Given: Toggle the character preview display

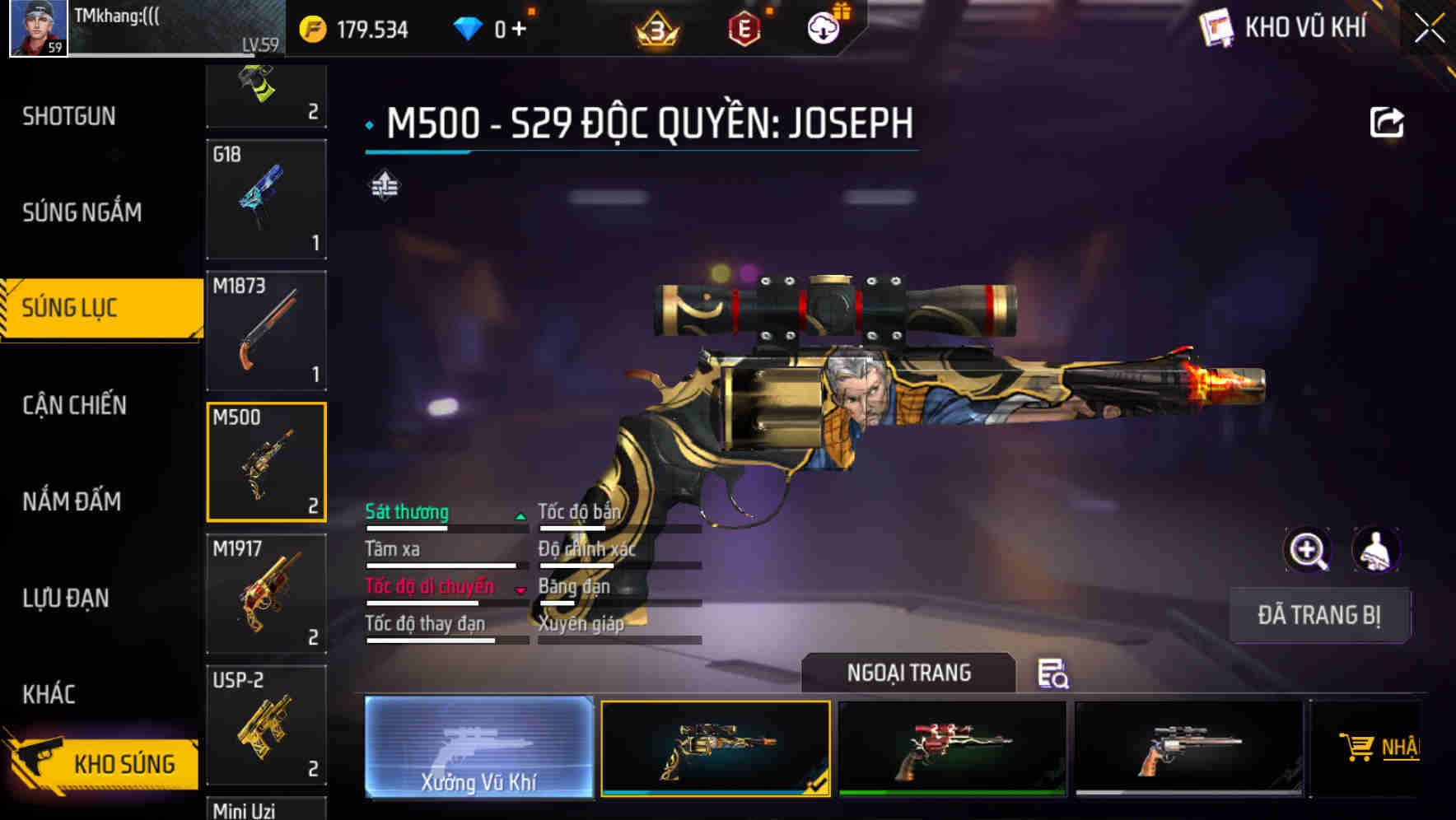Looking at the screenshot, I should (1377, 550).
